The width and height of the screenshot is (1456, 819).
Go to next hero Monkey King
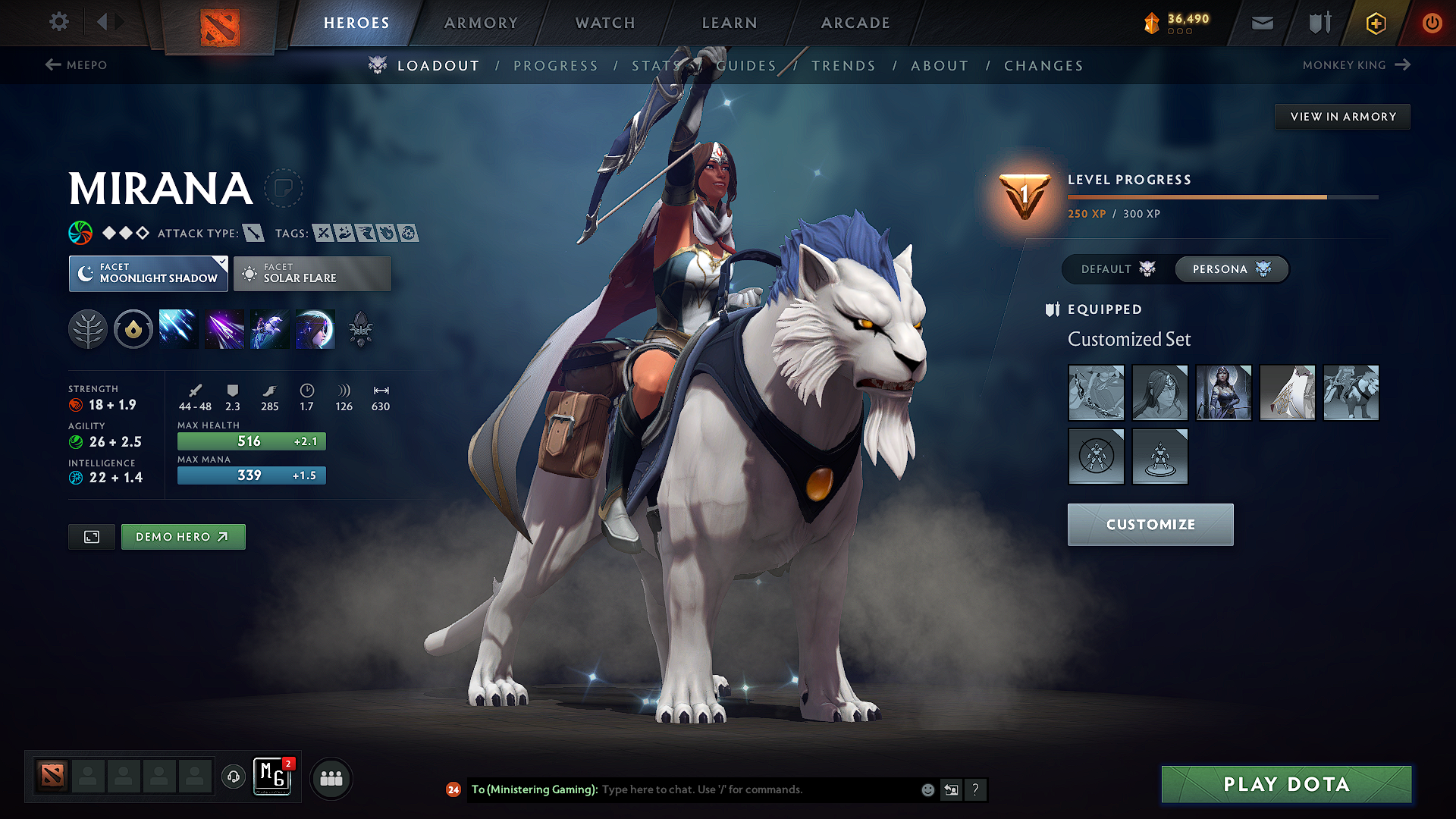pyautogui.click(x=1357, y=65)
